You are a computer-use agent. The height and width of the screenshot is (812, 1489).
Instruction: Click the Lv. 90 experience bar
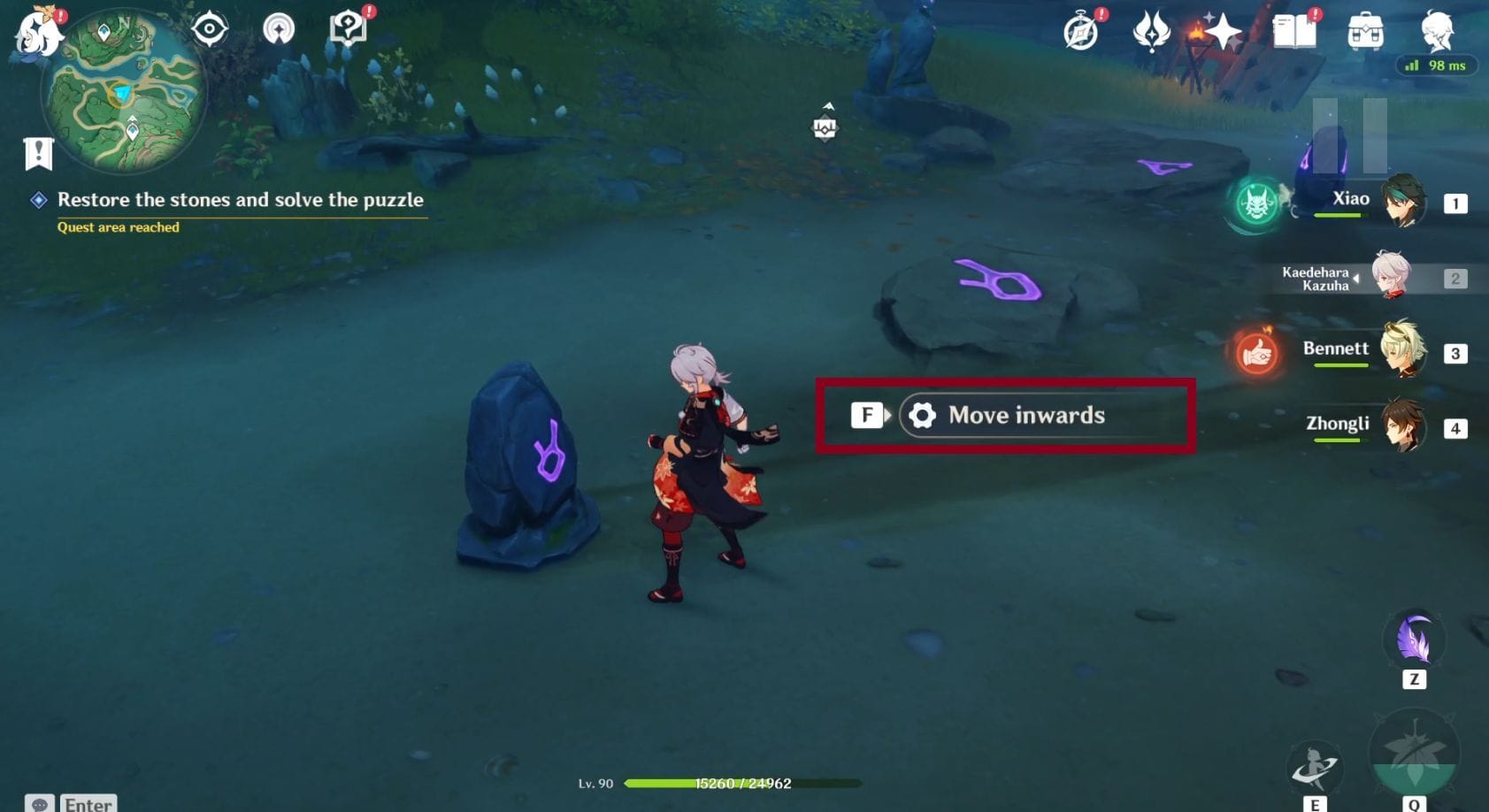click(708, 783)
